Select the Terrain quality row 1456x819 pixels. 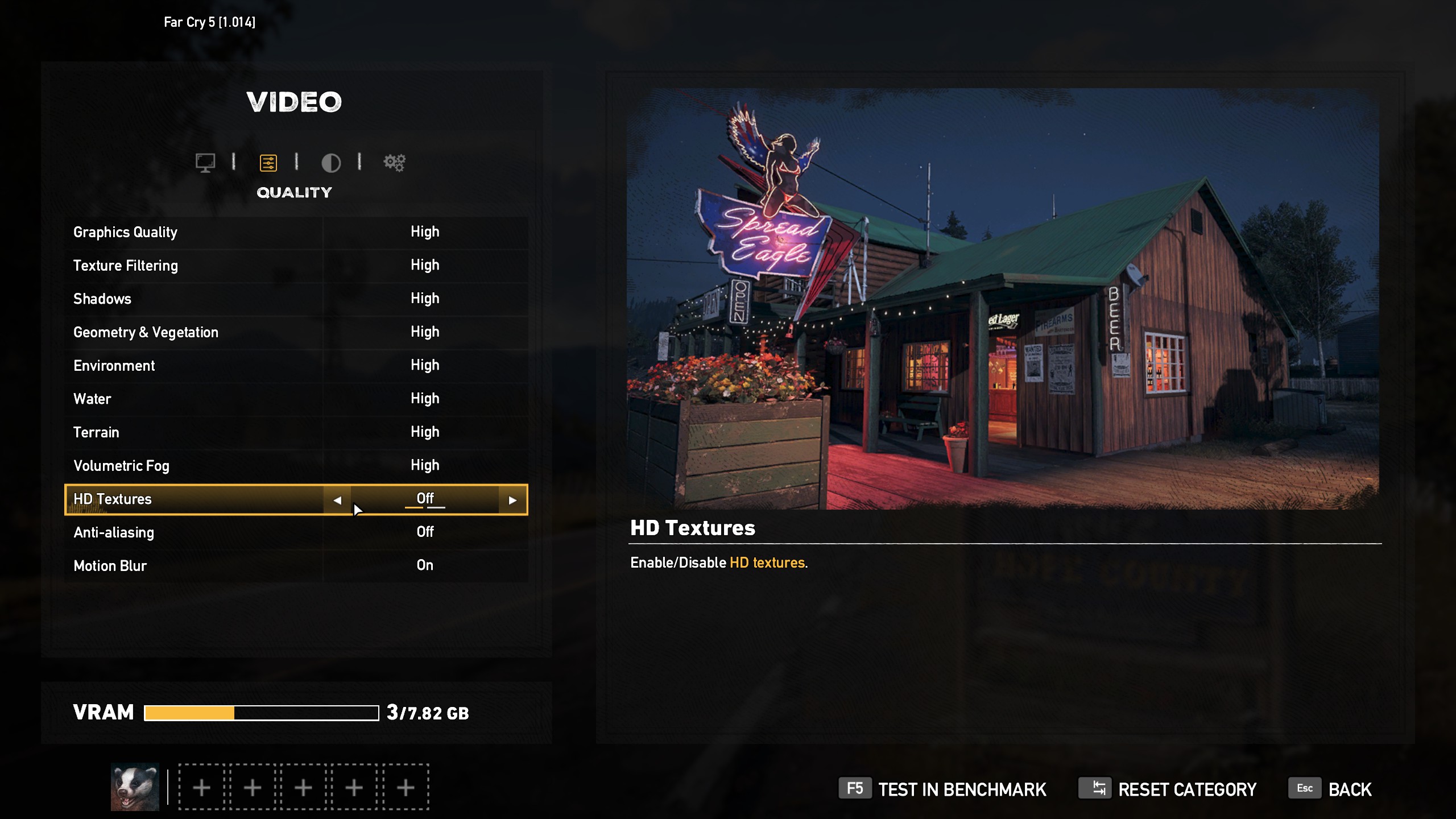[x=296, y=432]
